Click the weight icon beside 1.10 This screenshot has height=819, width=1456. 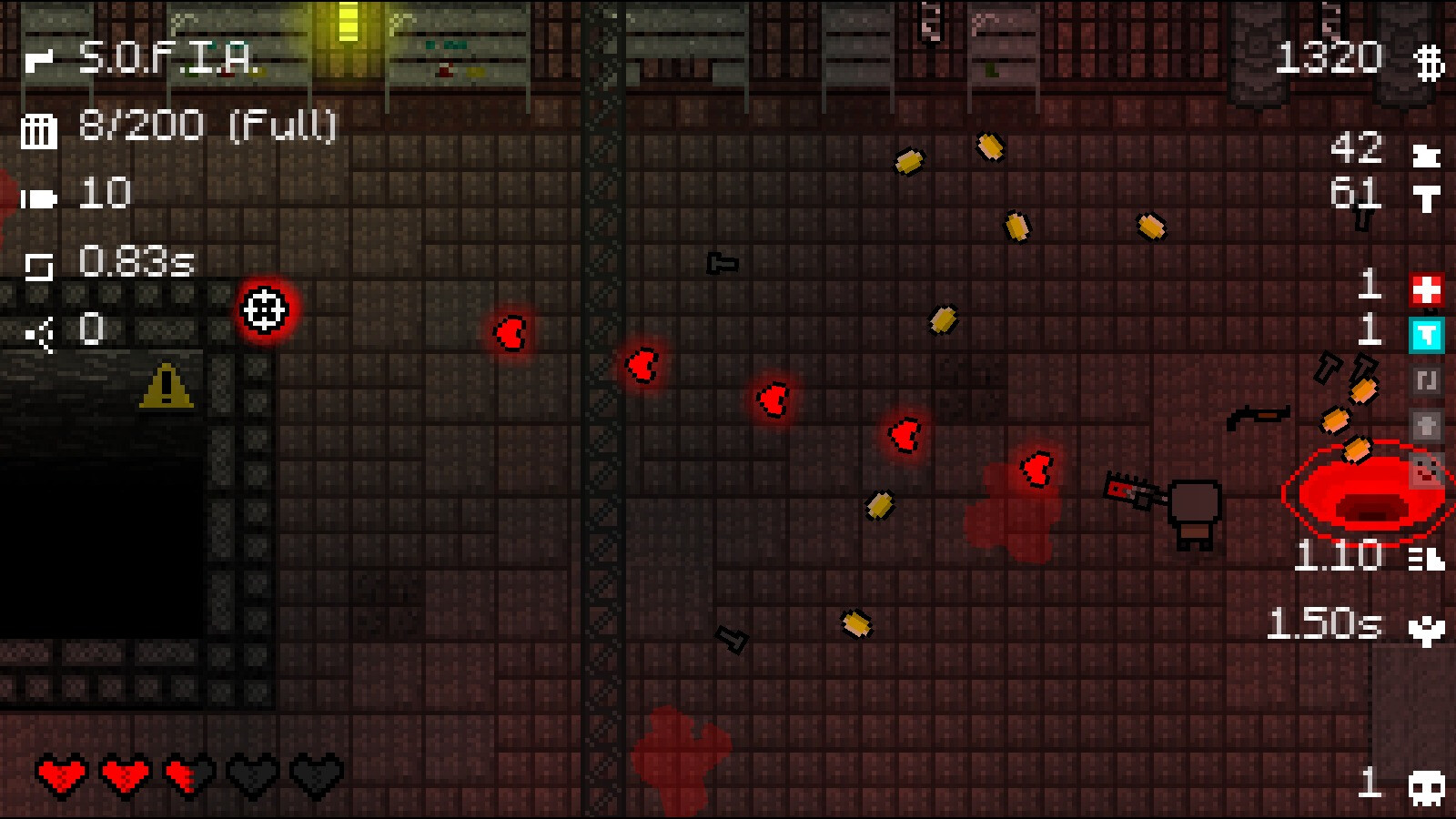[x=1426, y=559]
